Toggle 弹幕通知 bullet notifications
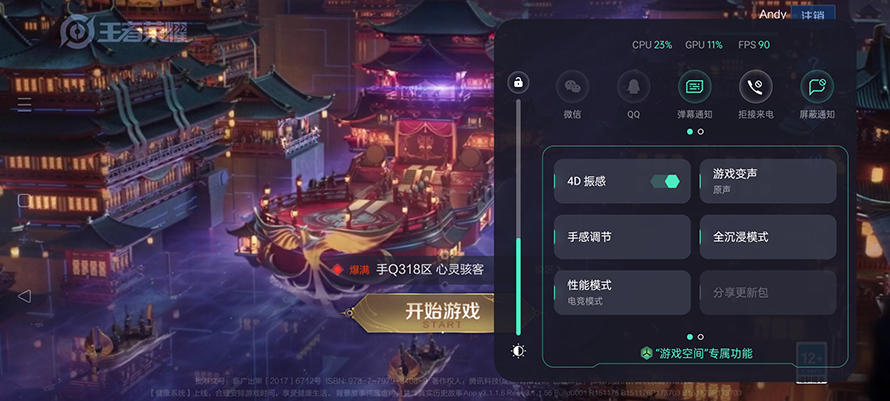 pyautogui.click(x=694, y=87)
